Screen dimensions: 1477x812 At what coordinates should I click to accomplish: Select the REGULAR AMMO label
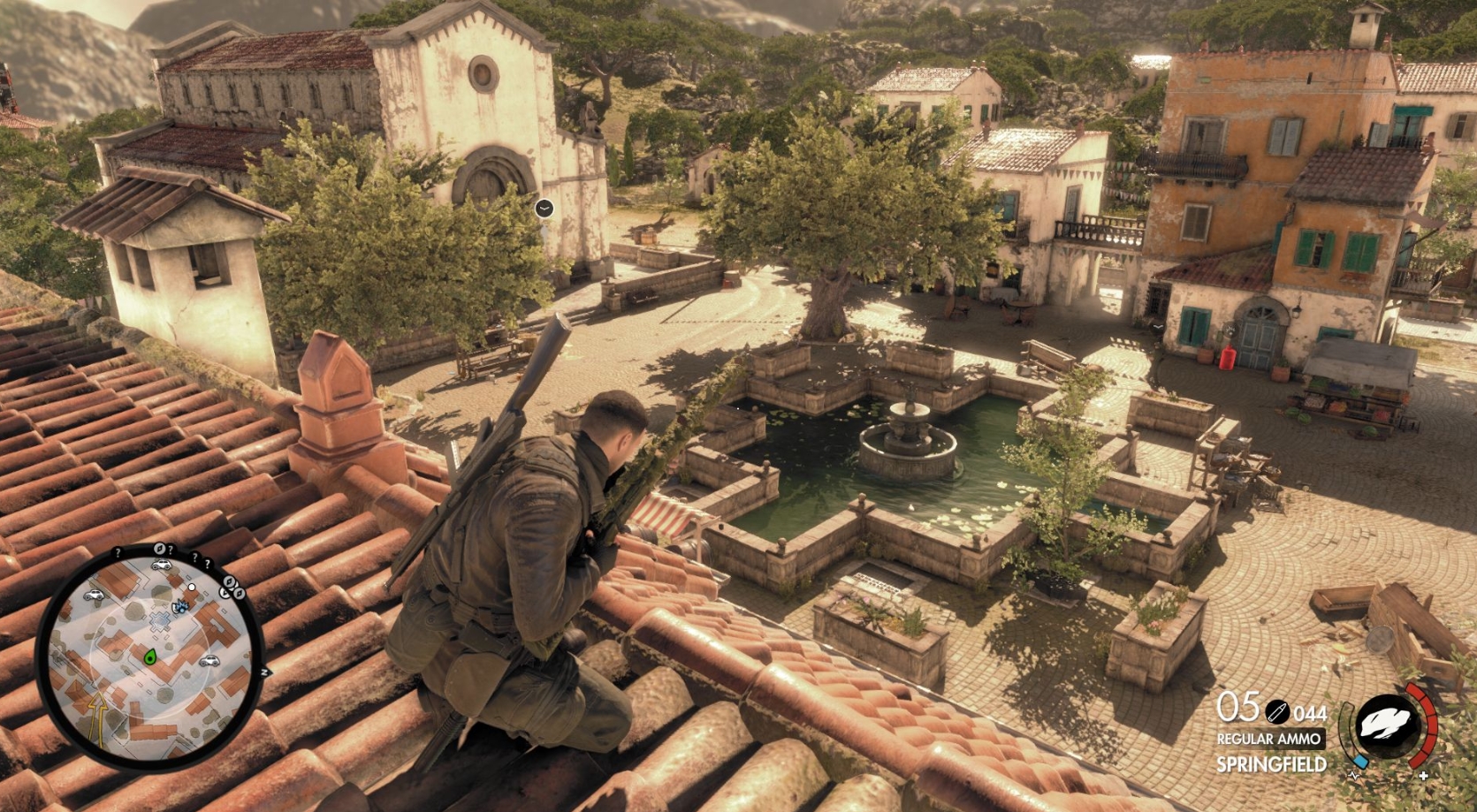pyautogui.click(x=1269, y=739)
